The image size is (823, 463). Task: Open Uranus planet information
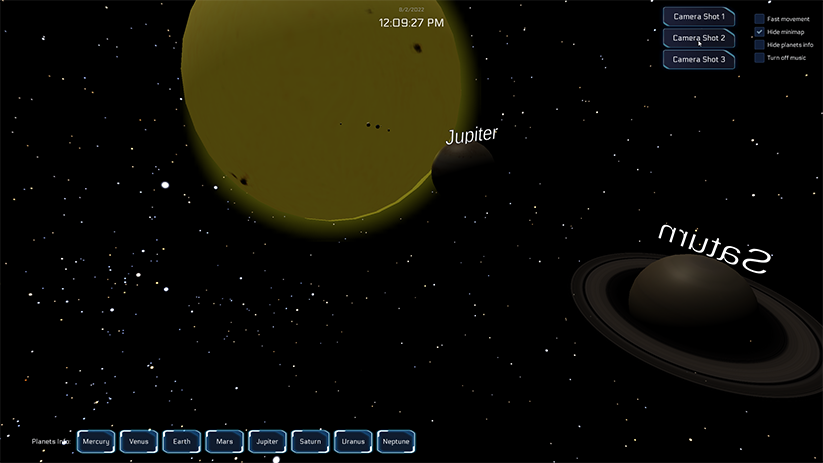(x=353, y=441)
